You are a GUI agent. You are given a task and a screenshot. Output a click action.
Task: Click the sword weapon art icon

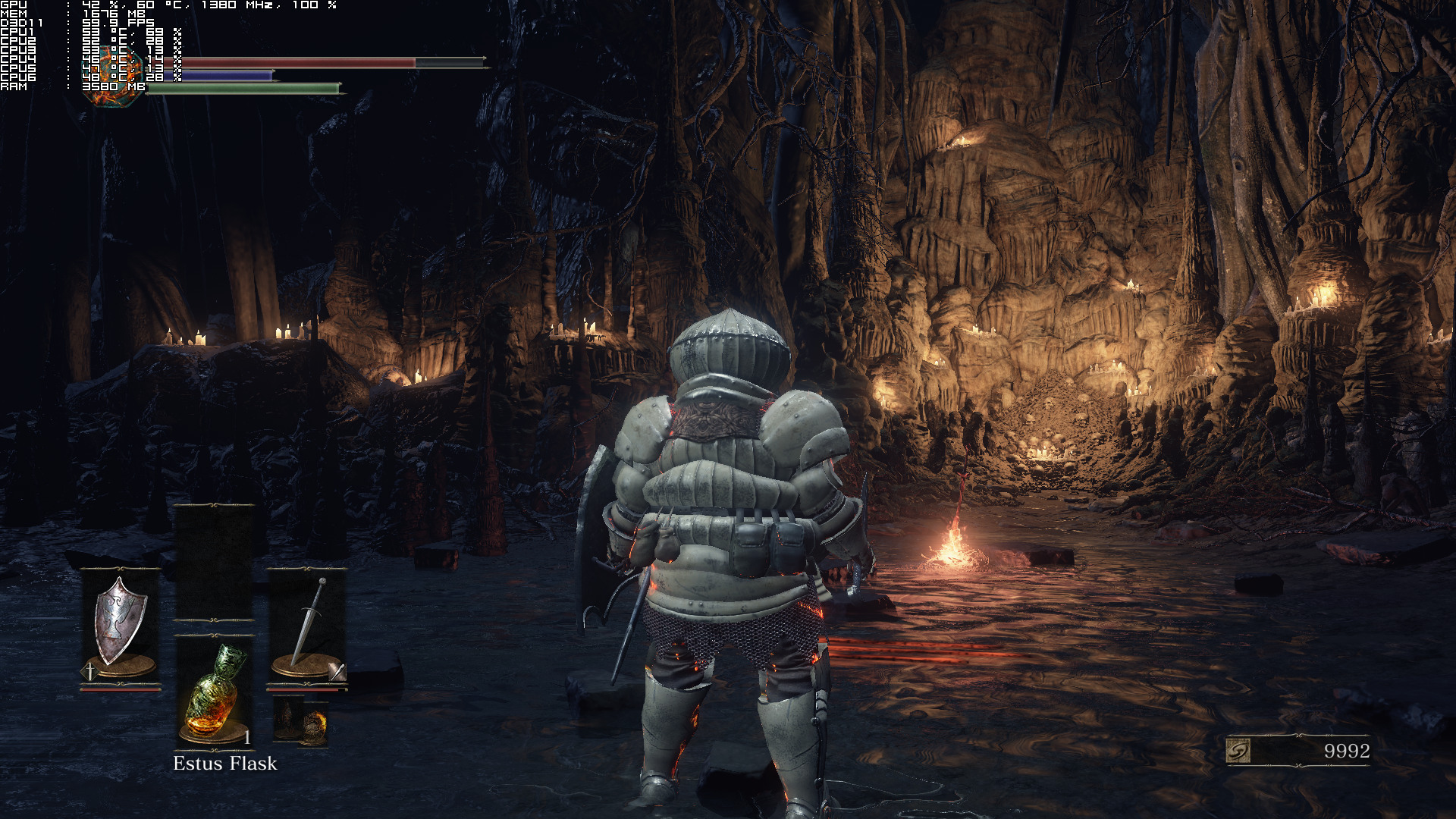(x=337, y=671)
